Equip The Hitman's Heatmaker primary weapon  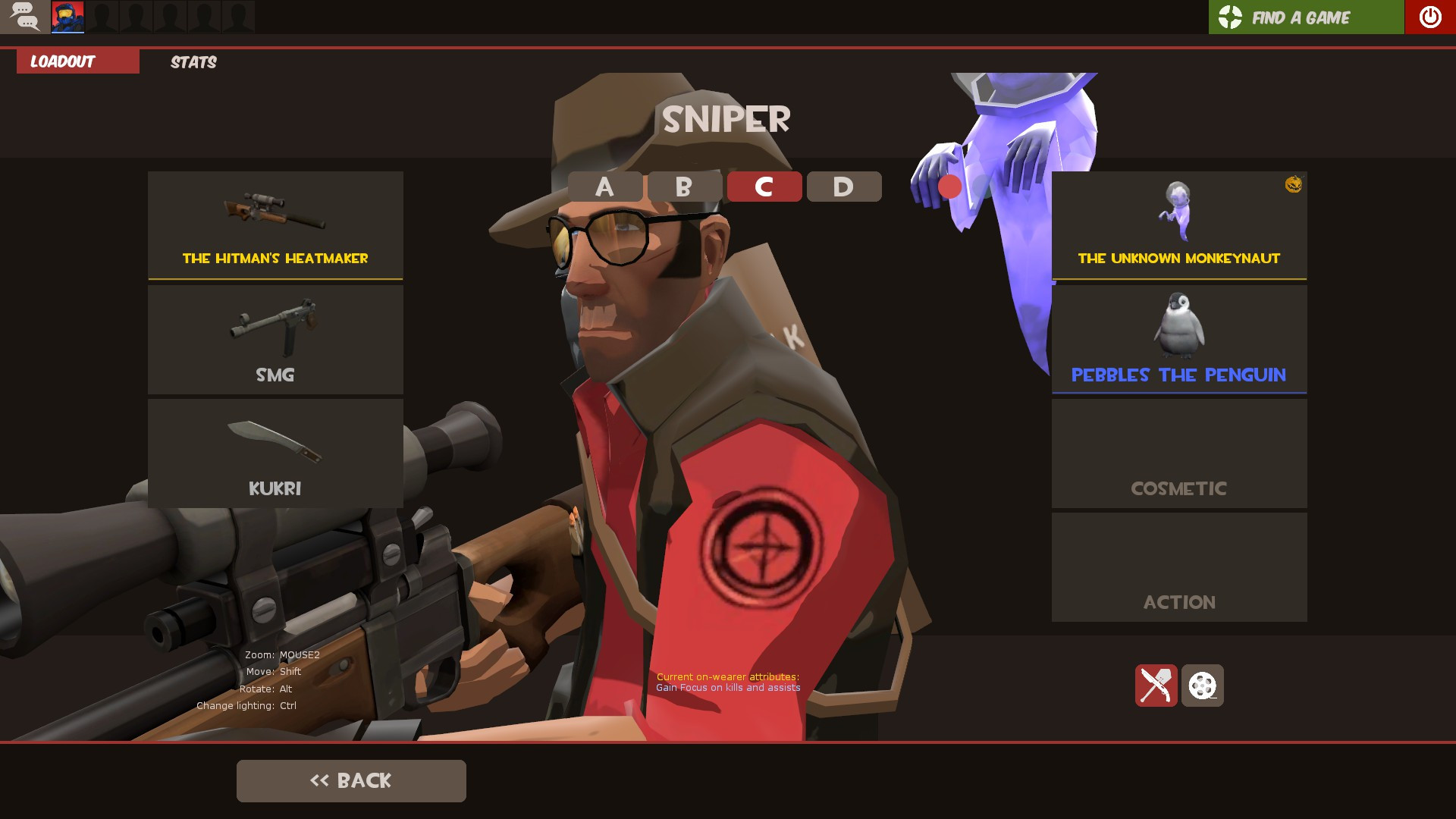[x=275, y=224]
